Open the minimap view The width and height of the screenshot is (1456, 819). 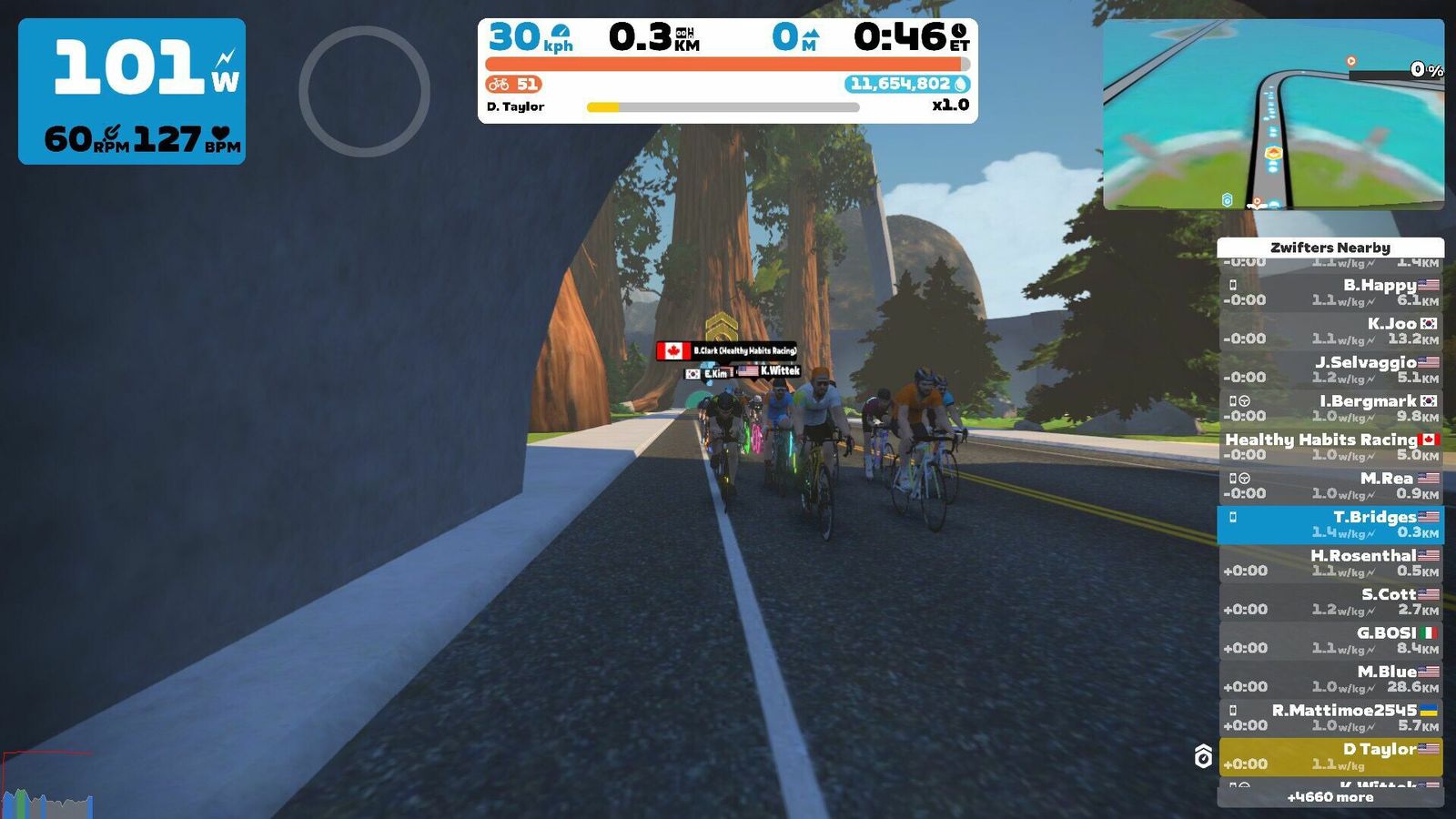(1273, 115)
